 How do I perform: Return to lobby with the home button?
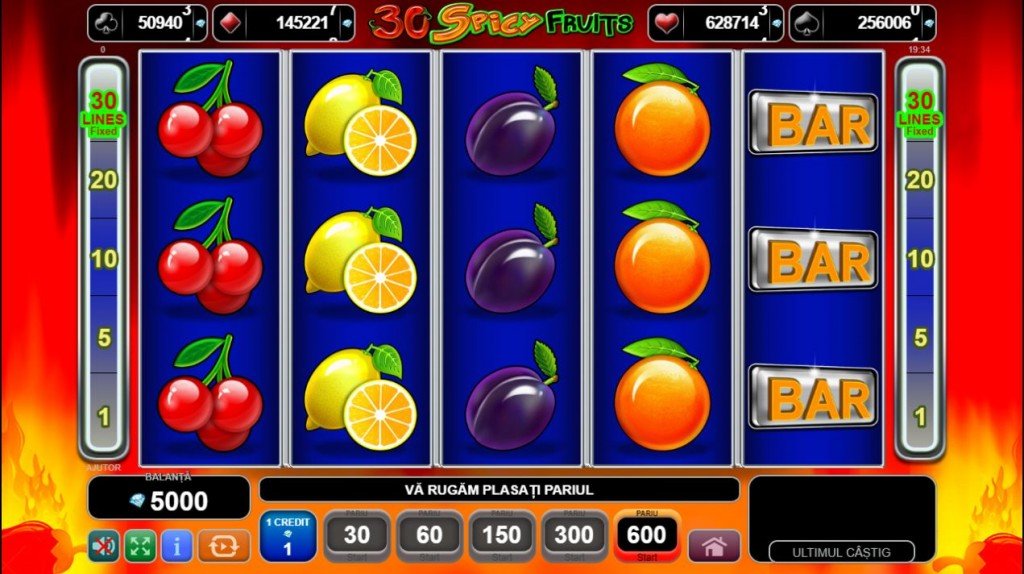(714, 546)
